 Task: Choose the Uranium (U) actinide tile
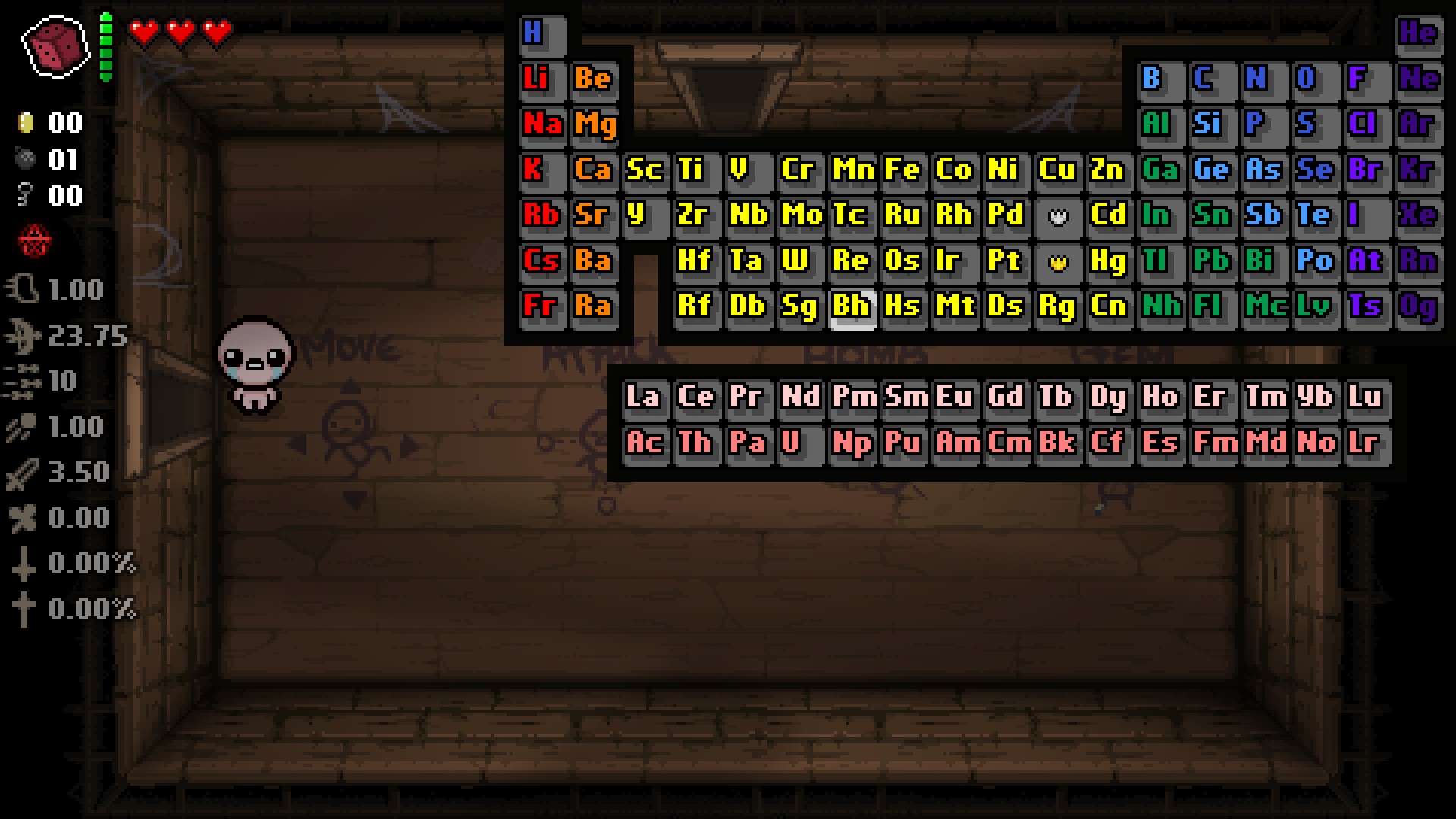click(799, 444)
